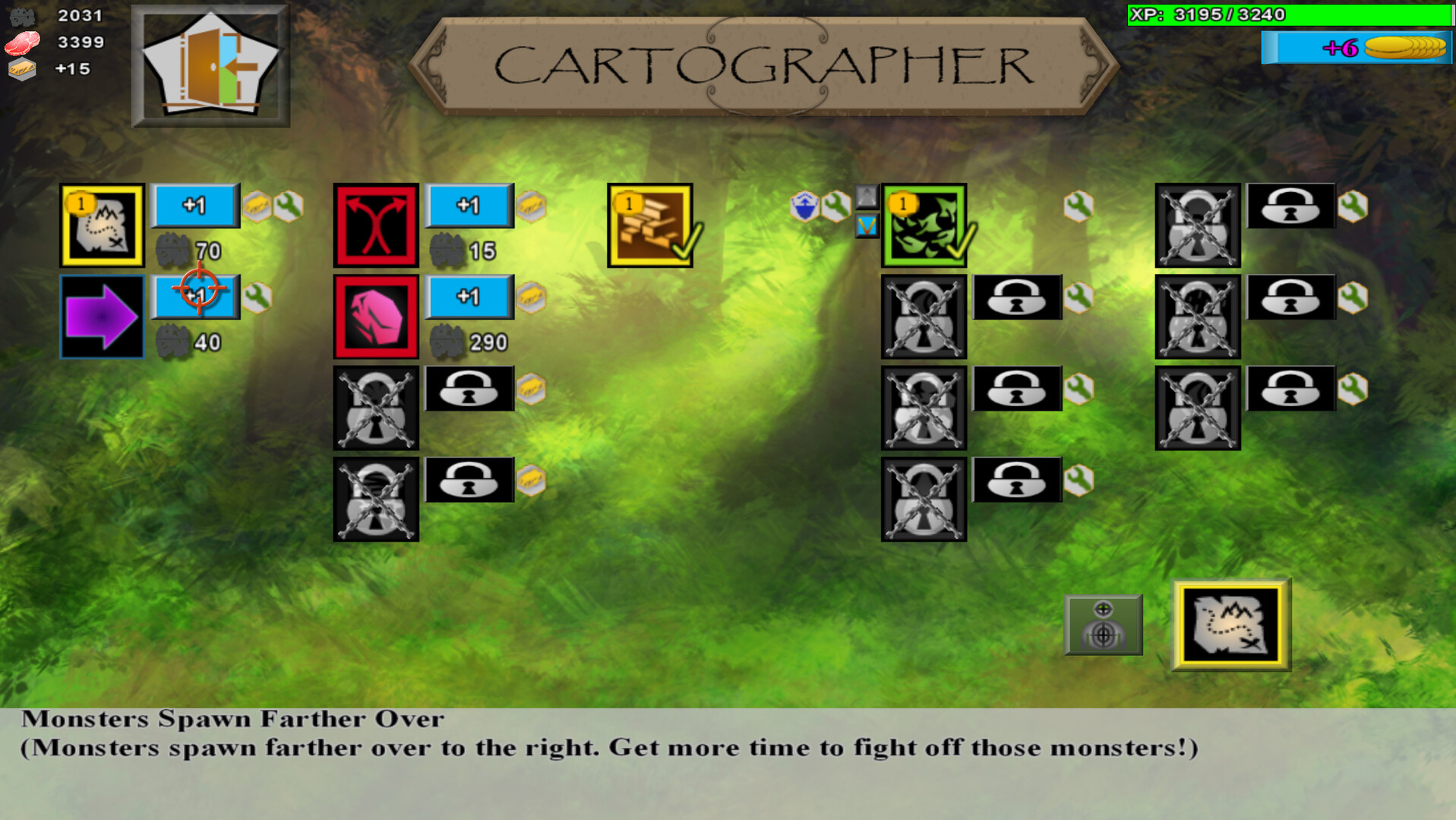
Task: Select the red splitting-paths upgrade icon
Action: click(x=376, y=224)
